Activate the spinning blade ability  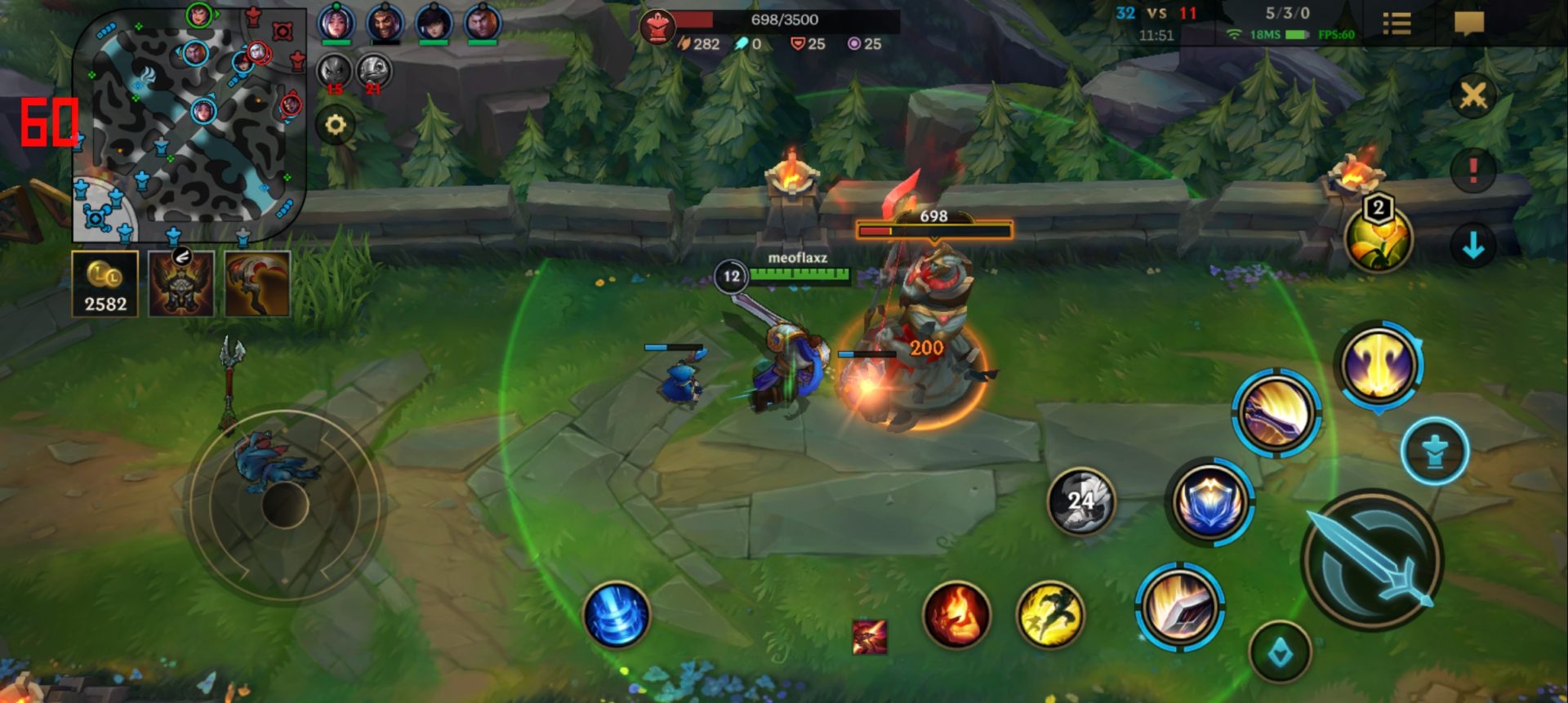pos(1276,413)
